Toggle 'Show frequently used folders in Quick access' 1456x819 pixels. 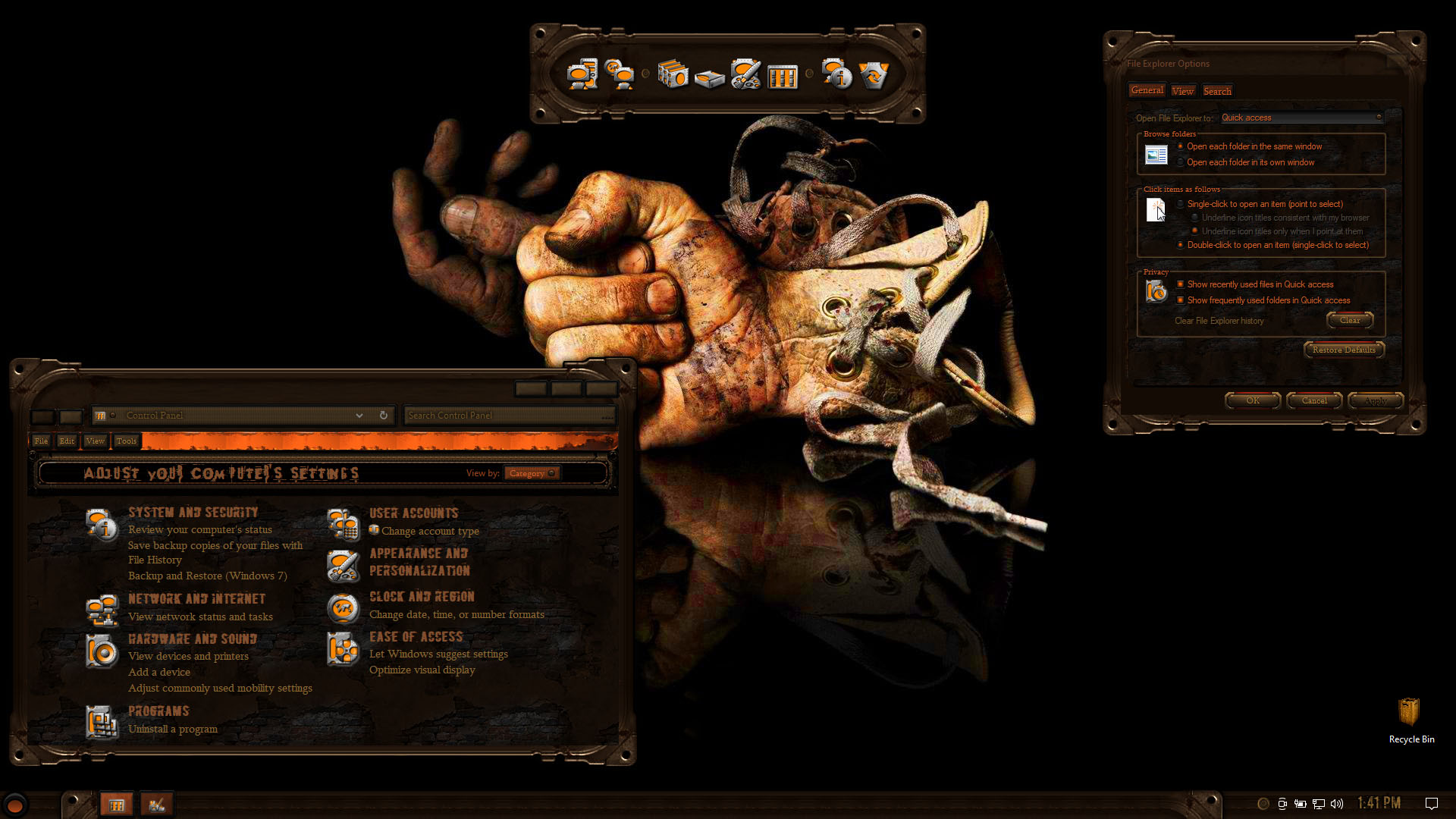pos(1181,300)
